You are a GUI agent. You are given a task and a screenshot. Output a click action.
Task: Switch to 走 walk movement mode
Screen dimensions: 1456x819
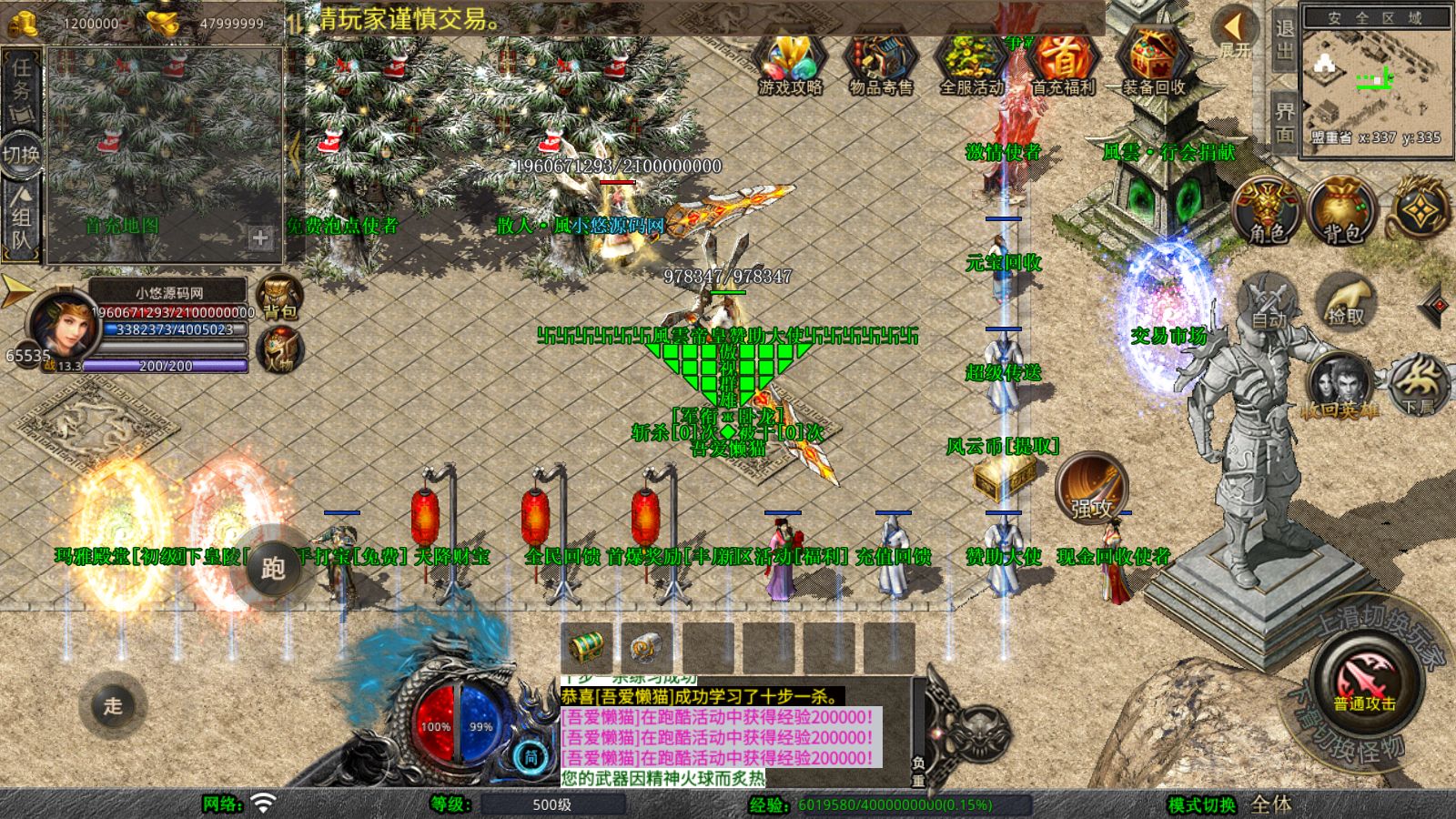click(113, 705)
